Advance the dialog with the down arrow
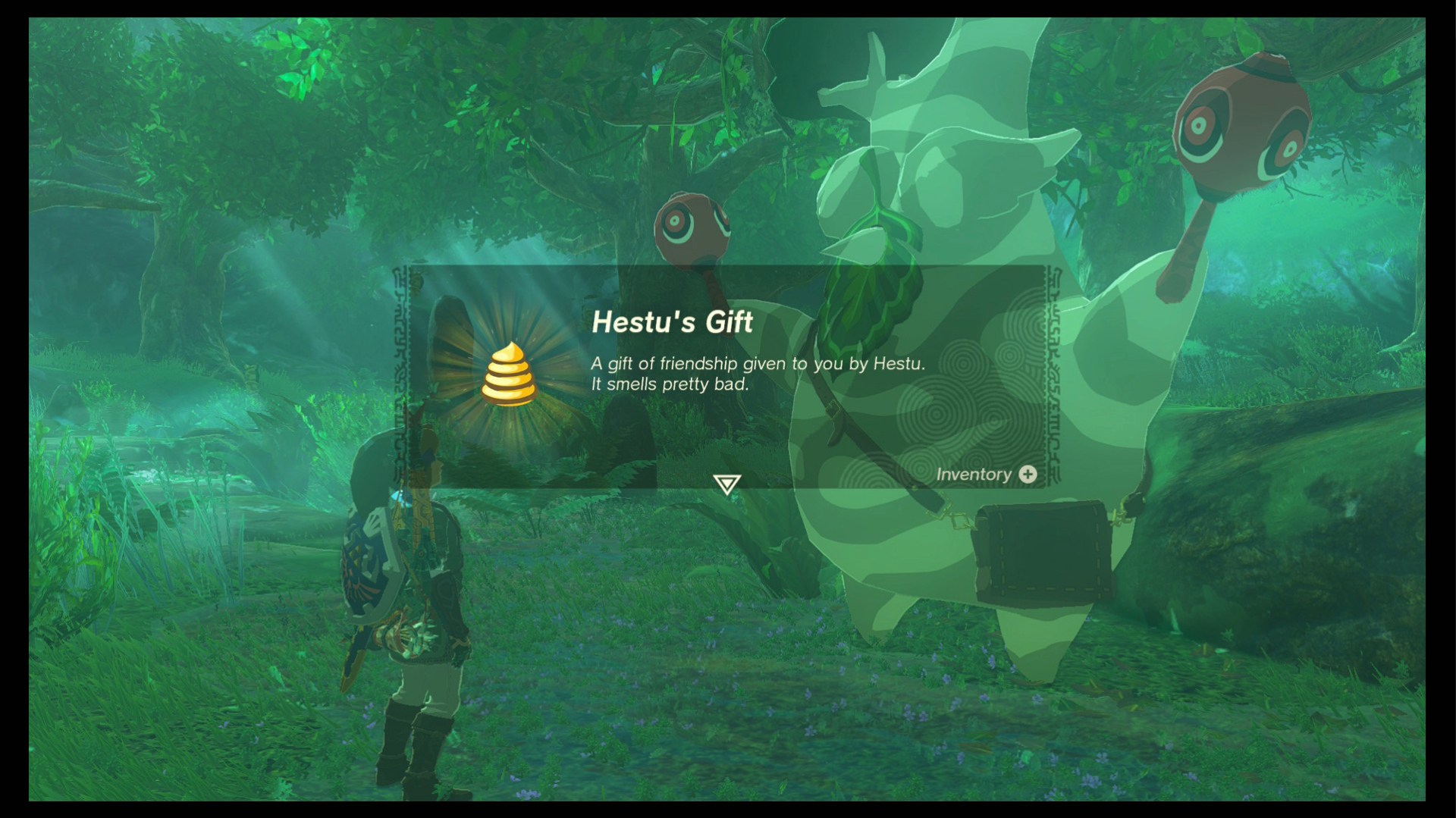1456x818 pixels. pyautogui.click(x=726, y=484)
